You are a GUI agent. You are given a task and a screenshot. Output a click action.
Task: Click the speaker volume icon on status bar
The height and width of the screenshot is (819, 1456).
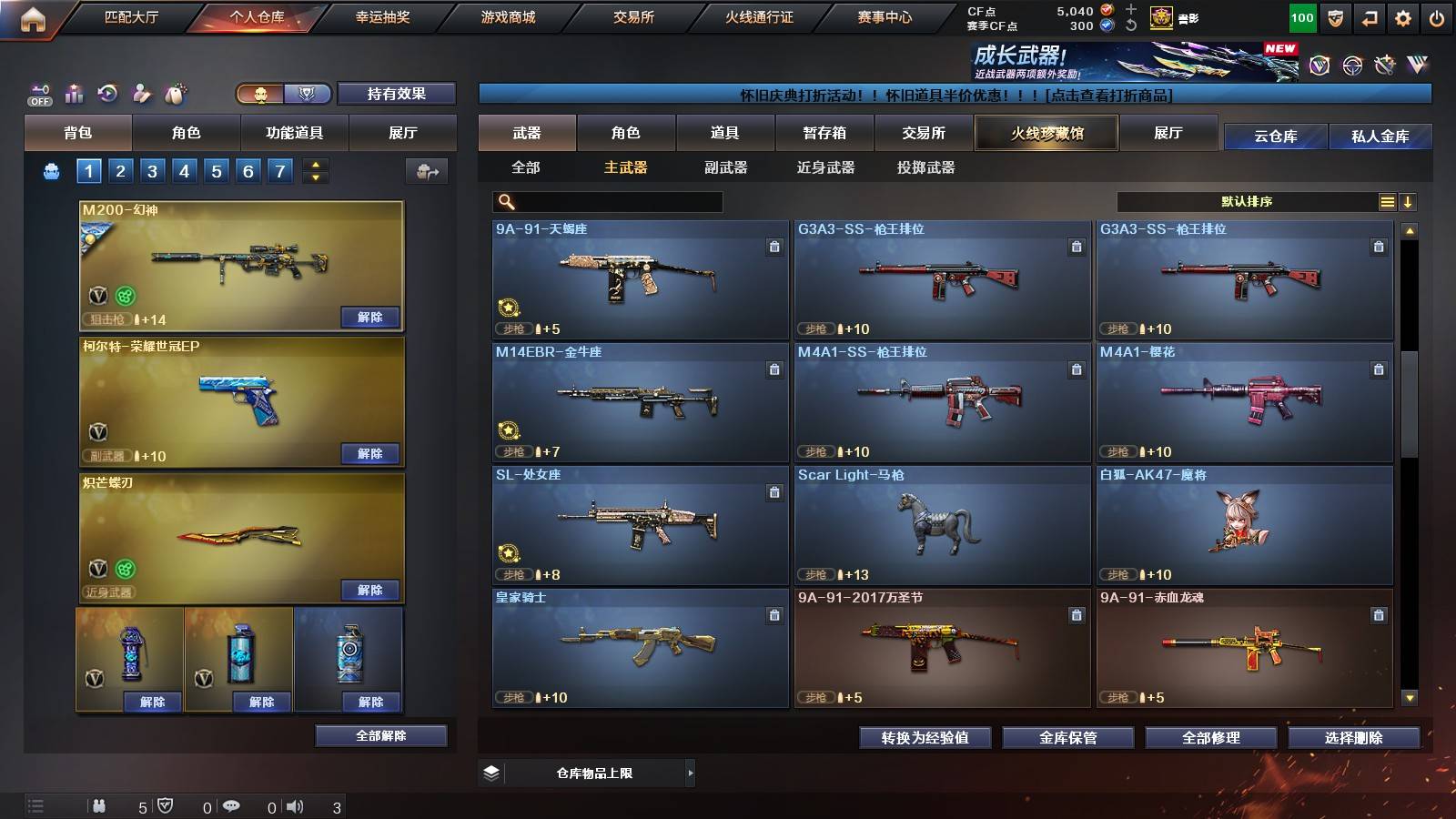[x=295, y=806]
